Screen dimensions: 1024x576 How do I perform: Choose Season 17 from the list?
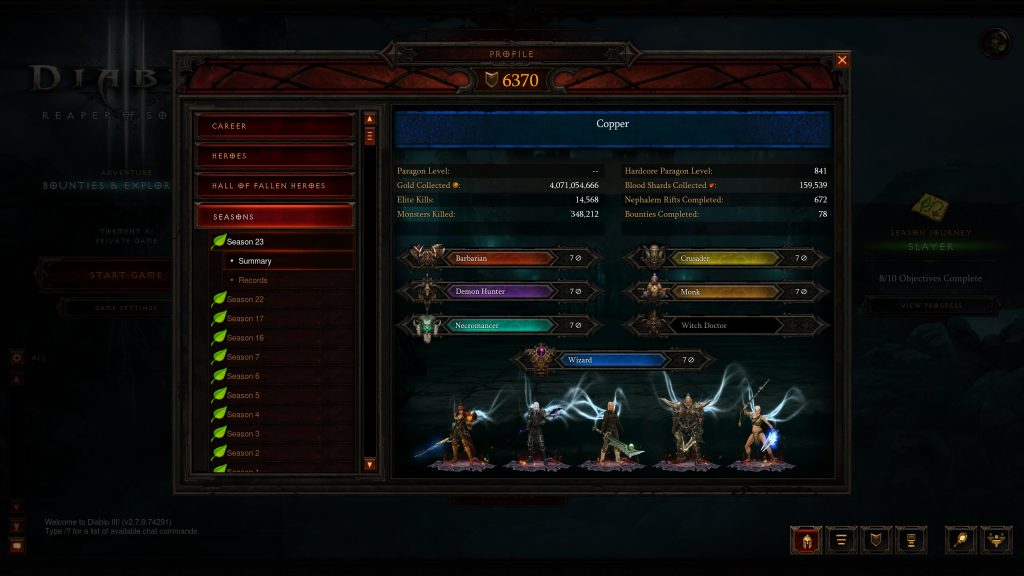pyautogui.click(x=245, y=318)
